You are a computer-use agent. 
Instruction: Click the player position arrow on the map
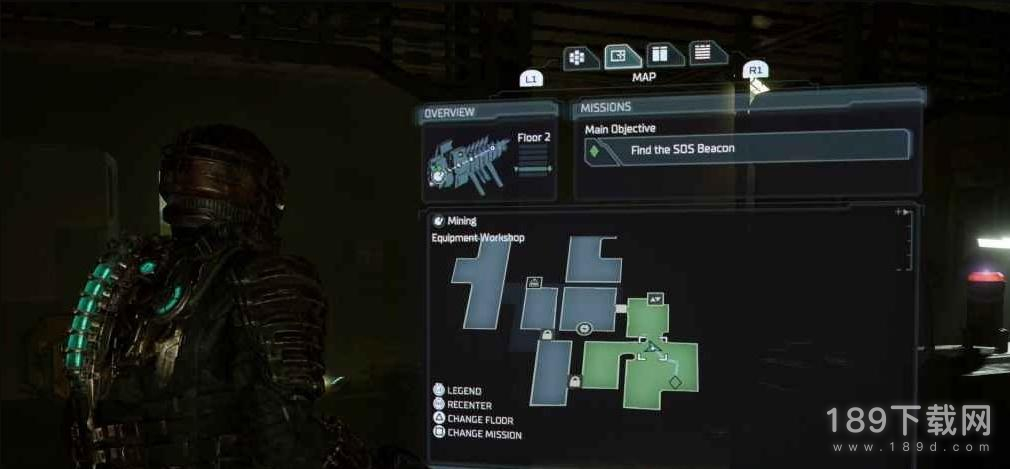650,348
